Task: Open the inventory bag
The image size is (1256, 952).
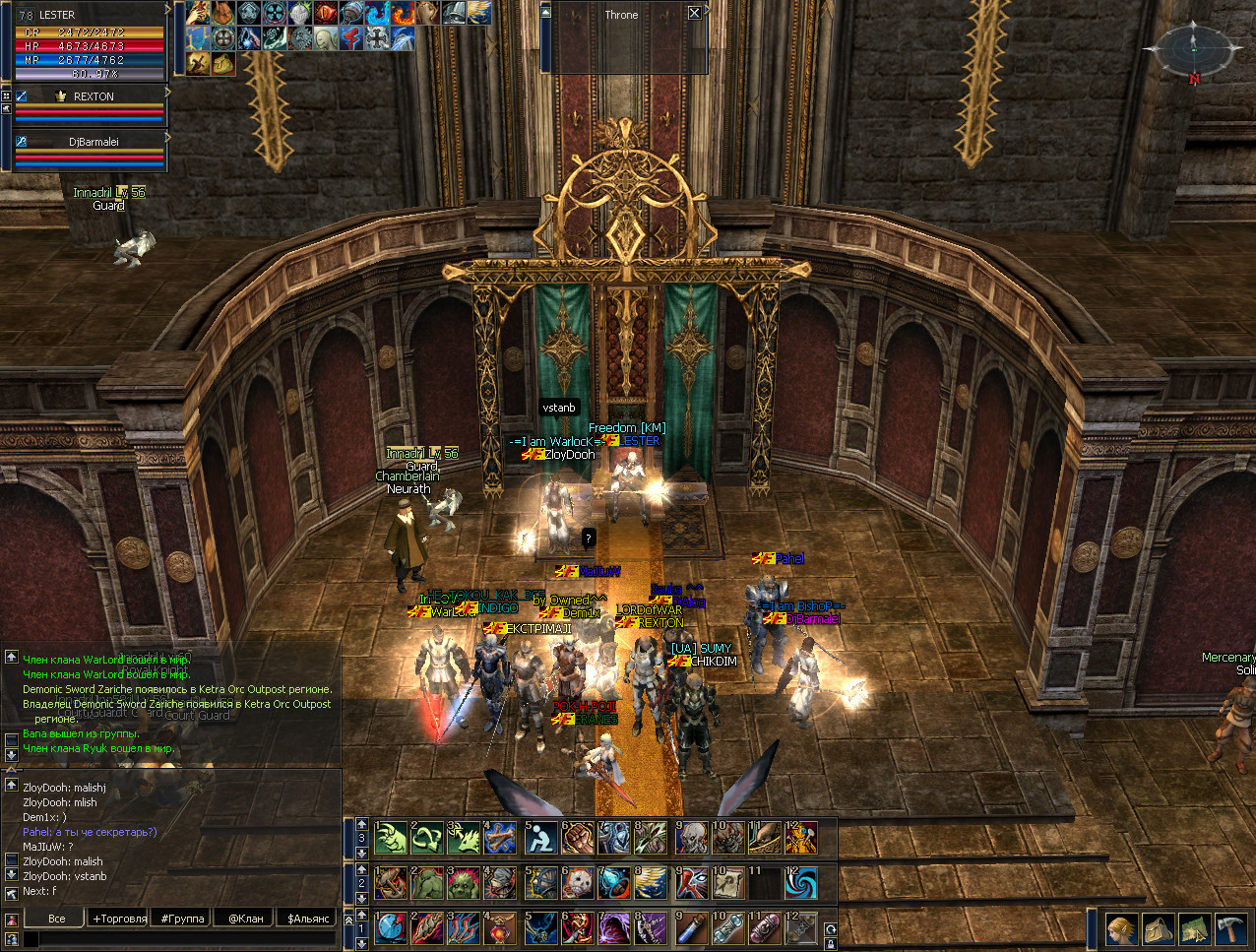Action: coord(1158,929)
